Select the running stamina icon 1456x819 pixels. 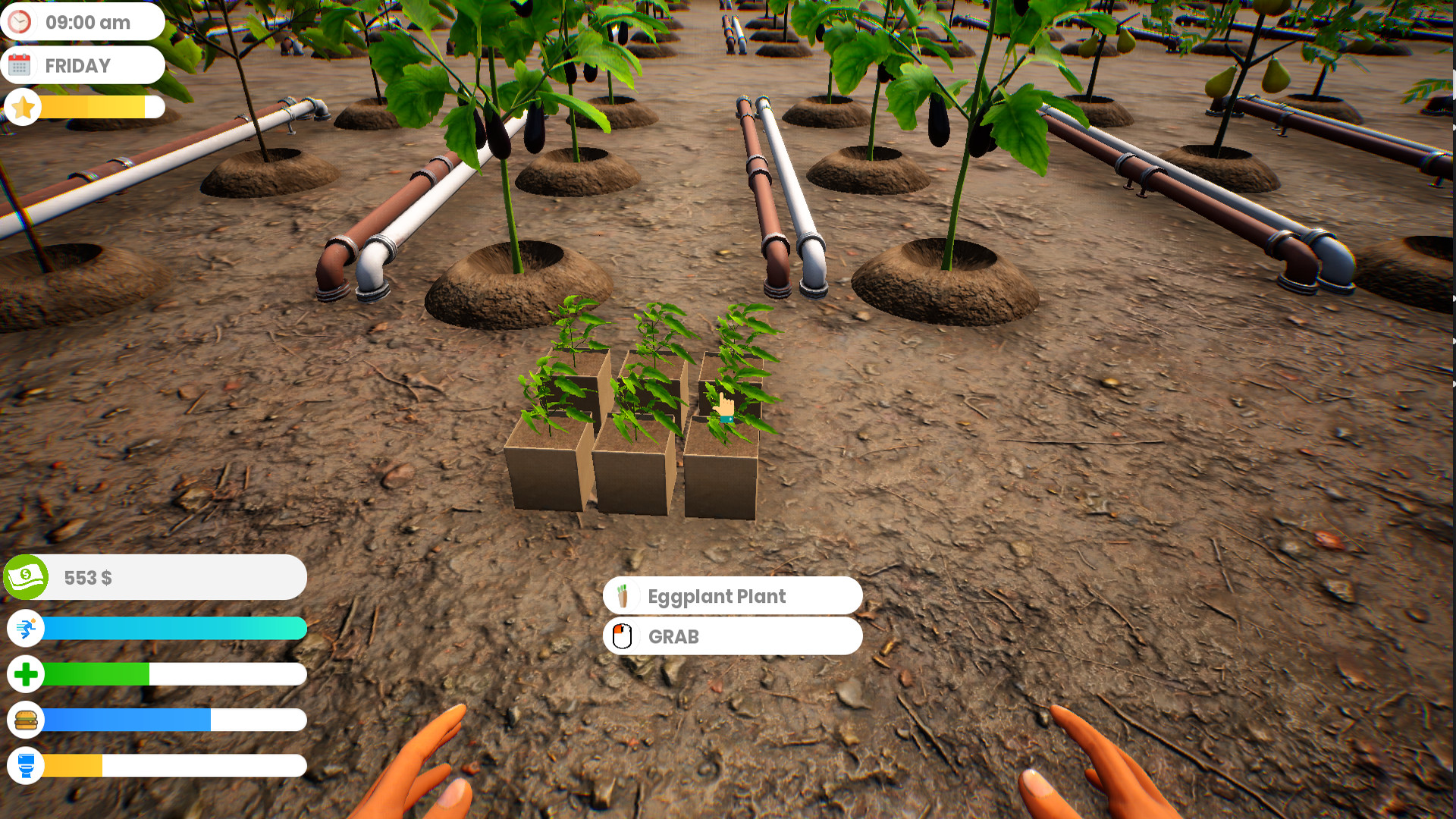26,628
